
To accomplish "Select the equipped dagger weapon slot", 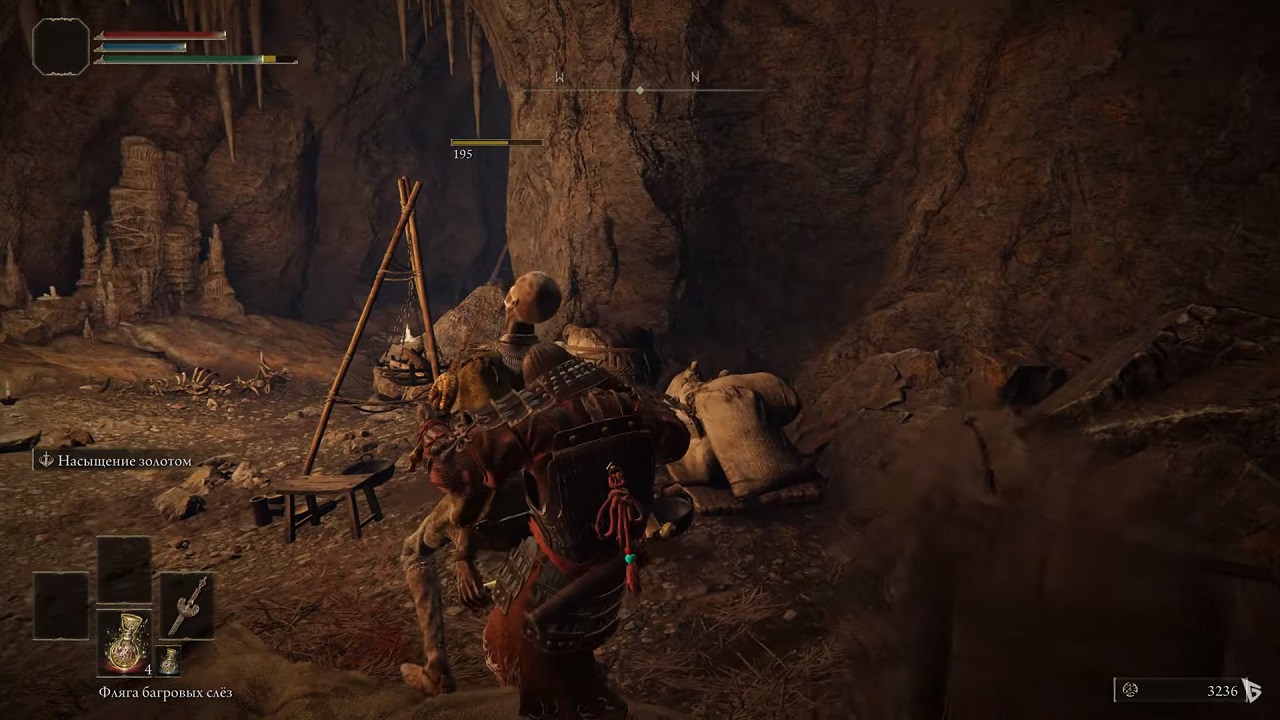I will point(186,606).
